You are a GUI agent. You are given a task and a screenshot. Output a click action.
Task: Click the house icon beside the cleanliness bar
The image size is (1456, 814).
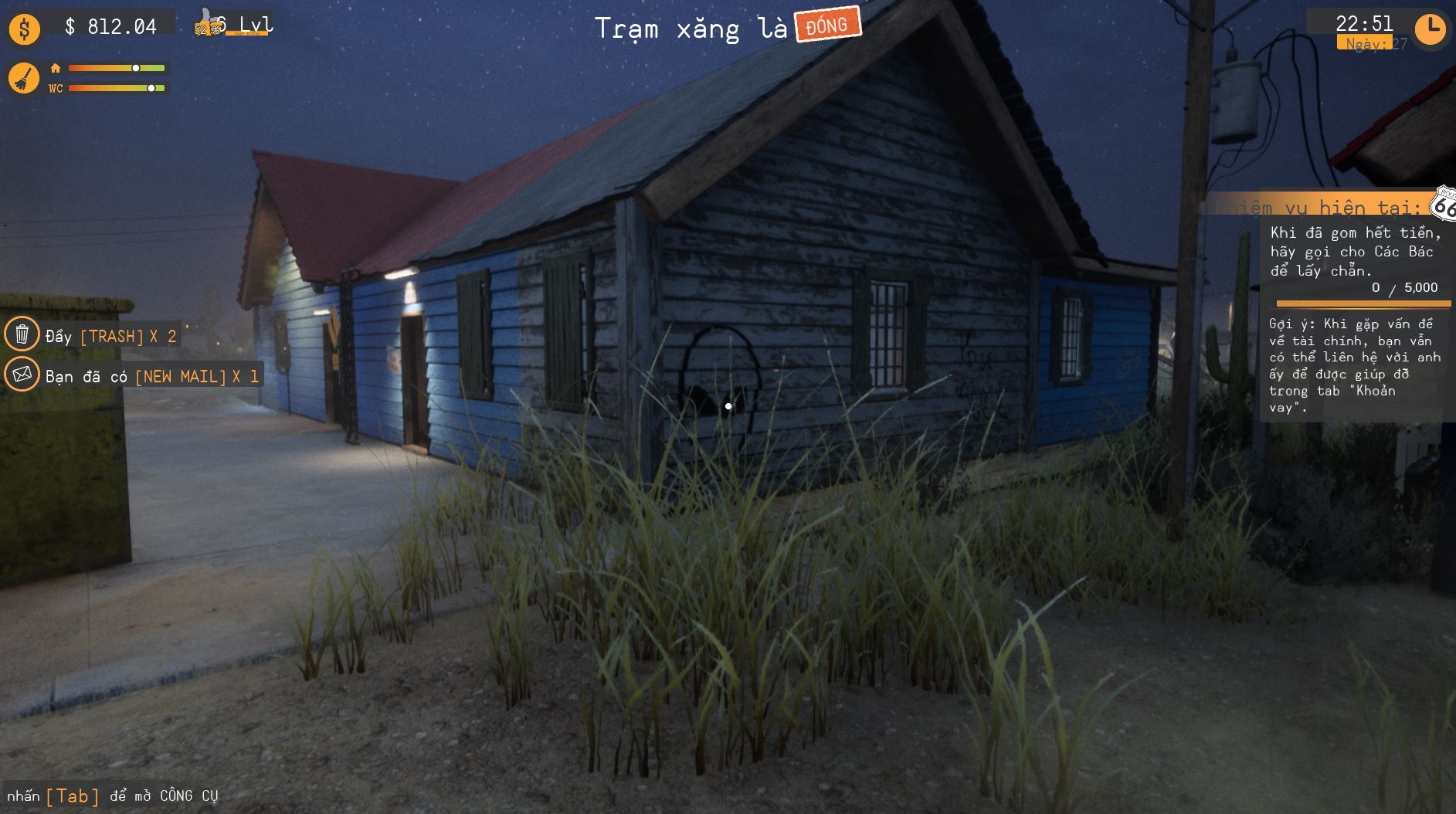[x=54, y=68]
